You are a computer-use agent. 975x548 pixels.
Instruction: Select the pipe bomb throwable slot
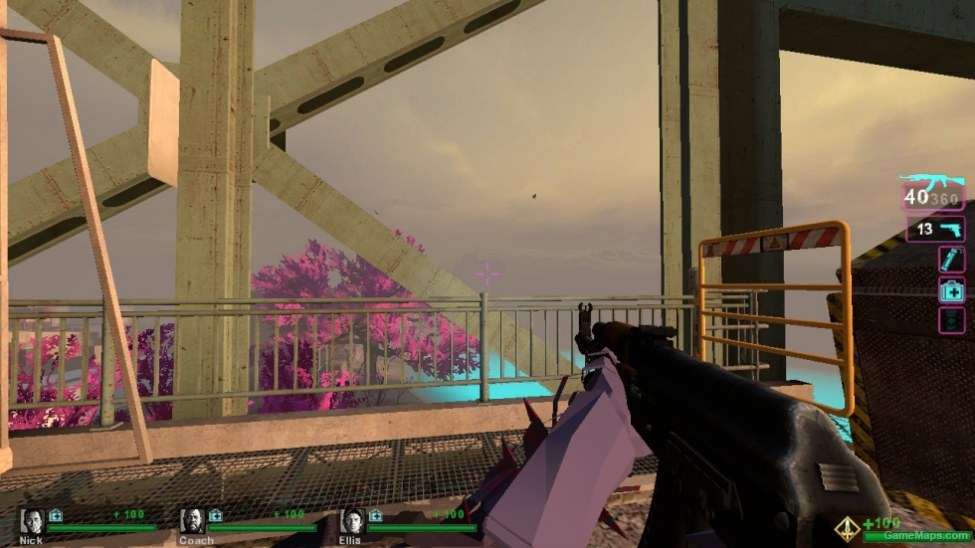tap(951, 260)
